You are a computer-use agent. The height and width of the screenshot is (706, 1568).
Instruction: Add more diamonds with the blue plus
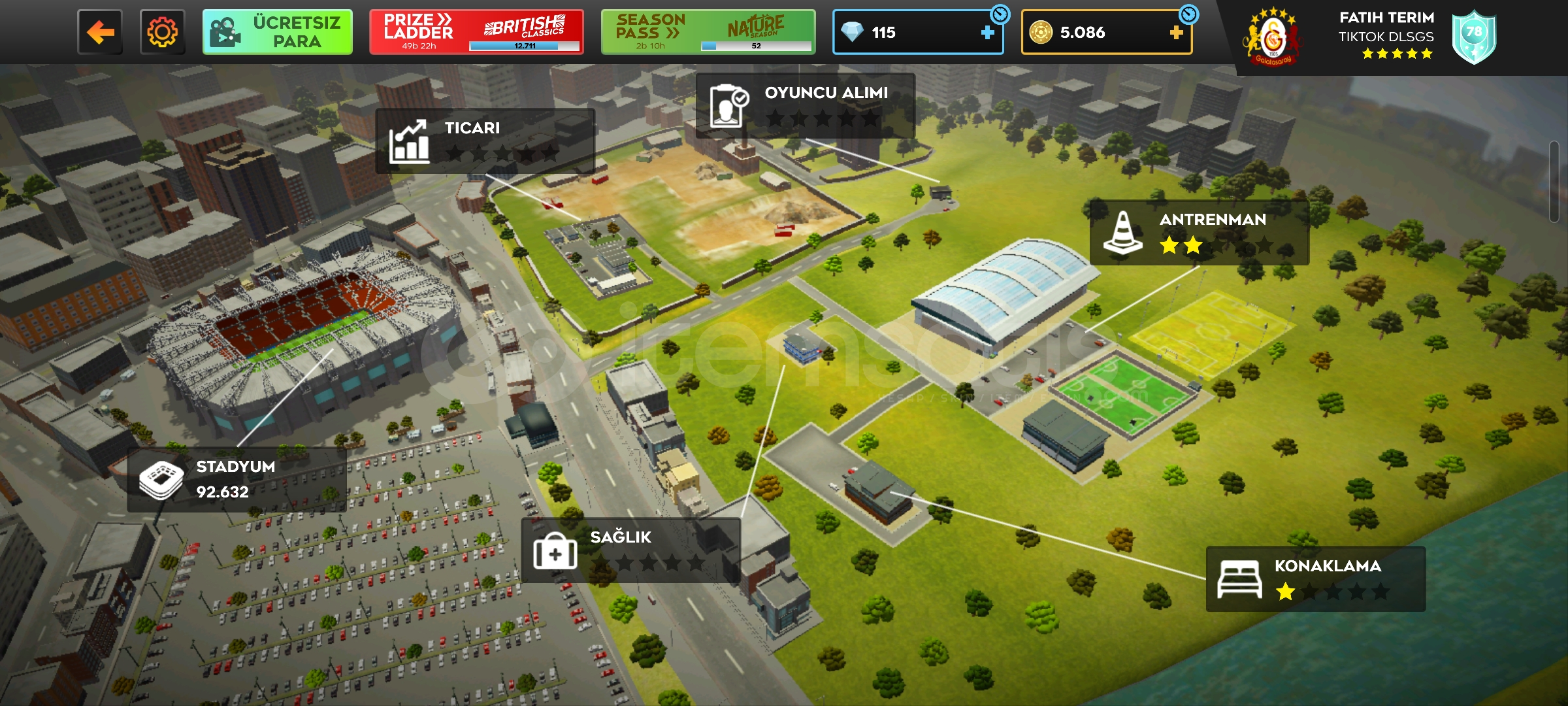987,33
